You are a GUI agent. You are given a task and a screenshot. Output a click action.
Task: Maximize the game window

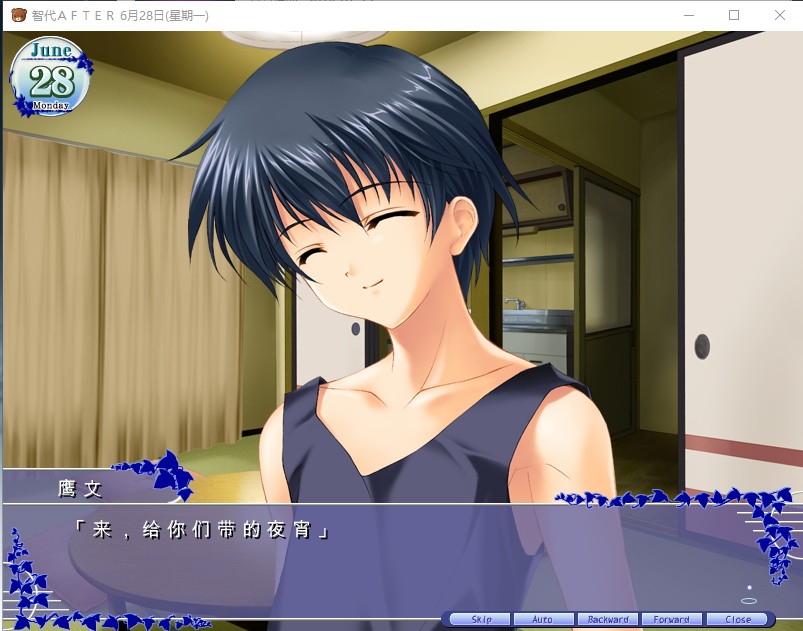(x=734, y=16)
